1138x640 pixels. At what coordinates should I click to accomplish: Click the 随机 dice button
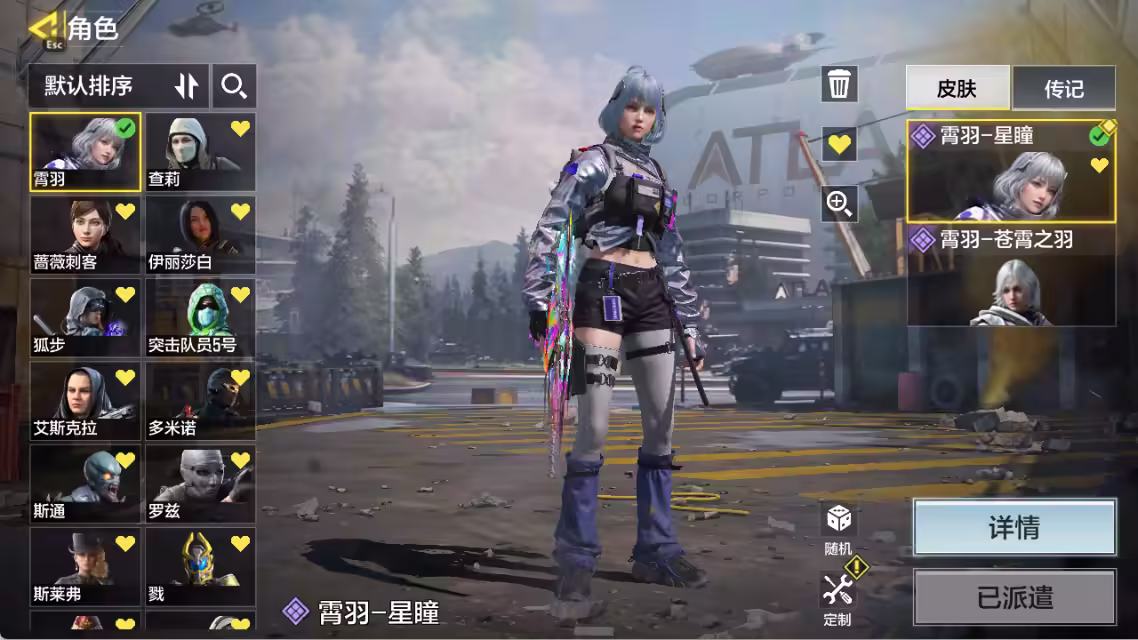(x=838, y=527)
